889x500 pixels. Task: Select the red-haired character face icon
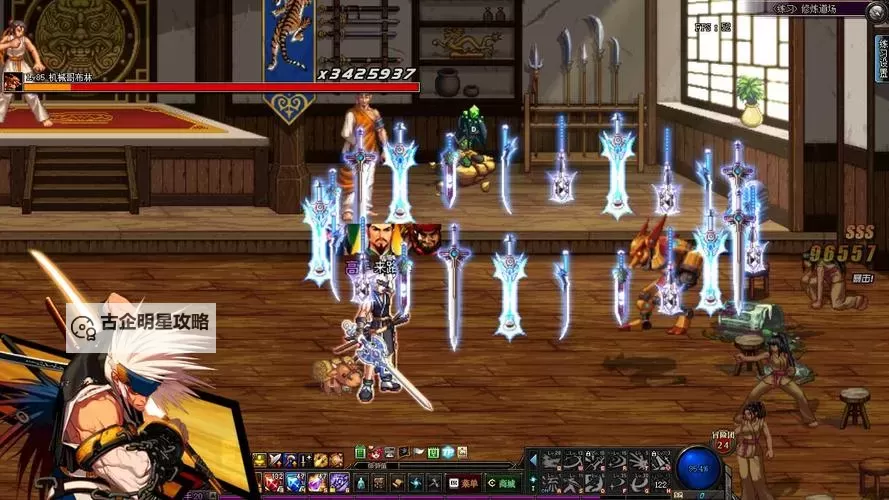[426, 239]
